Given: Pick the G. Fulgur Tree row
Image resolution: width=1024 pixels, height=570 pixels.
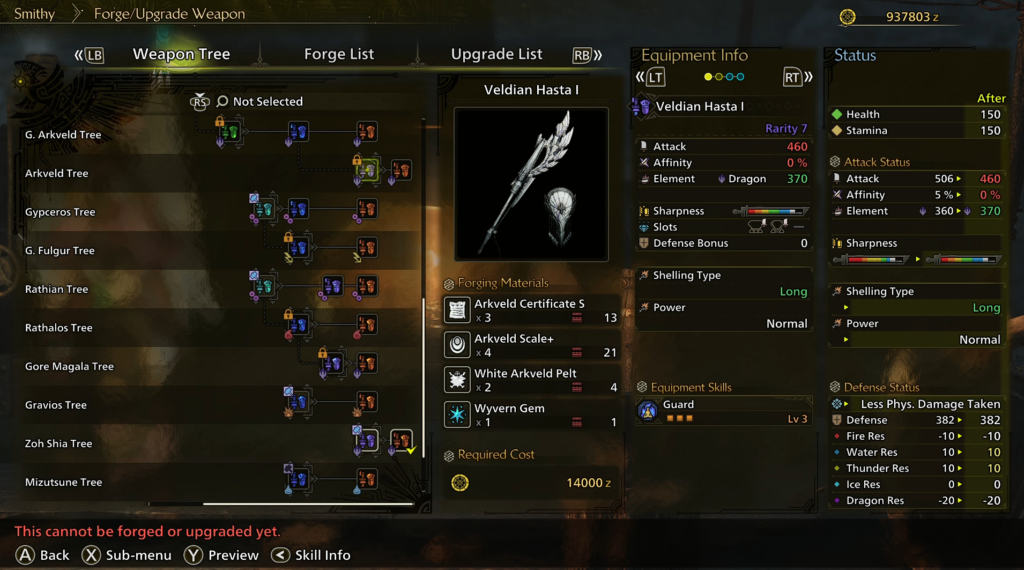Looking at the screenshot, I should click(x=60, y=251).
